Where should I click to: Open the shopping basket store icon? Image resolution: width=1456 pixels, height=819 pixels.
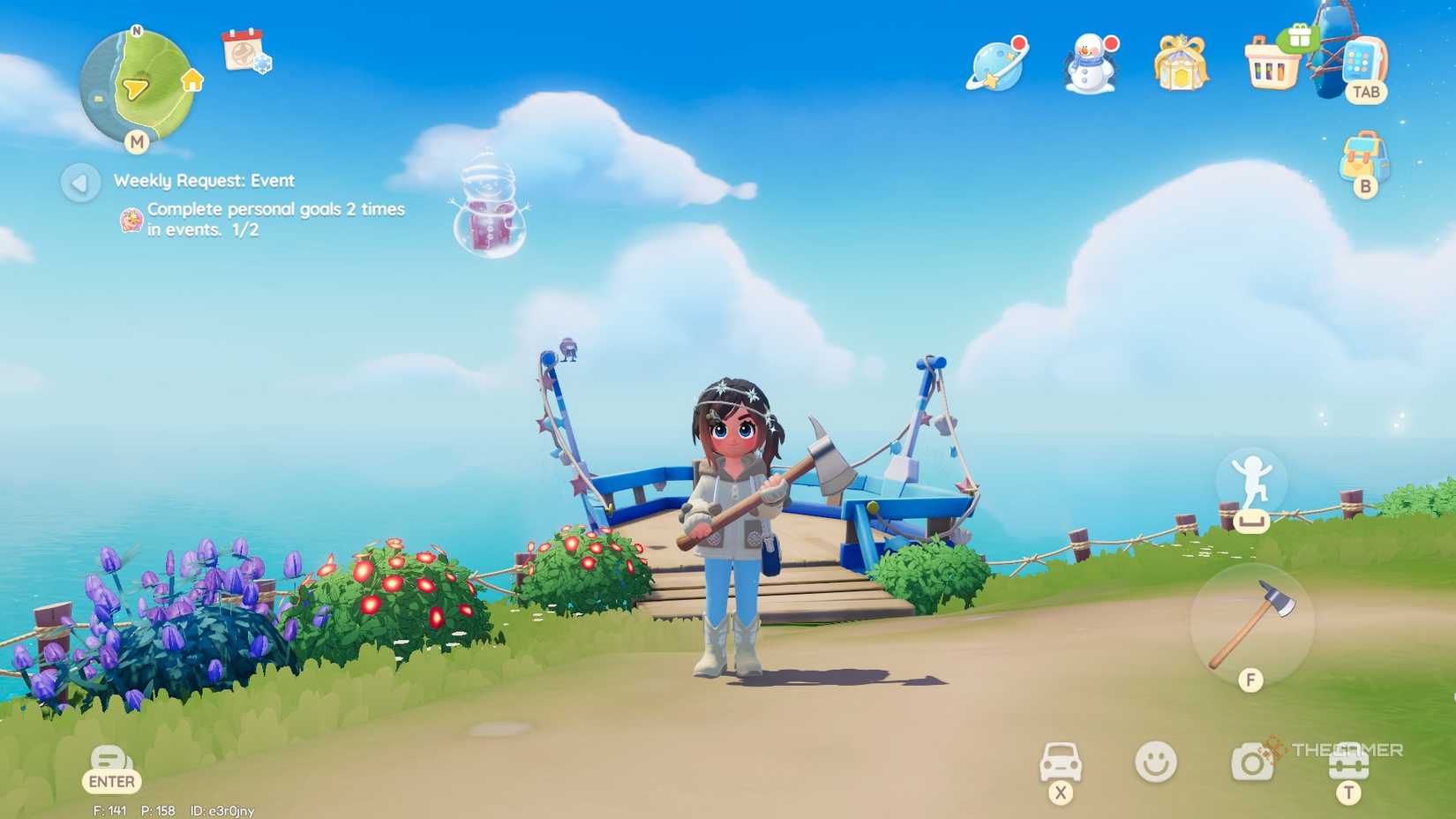click(x=1272, y=69)
